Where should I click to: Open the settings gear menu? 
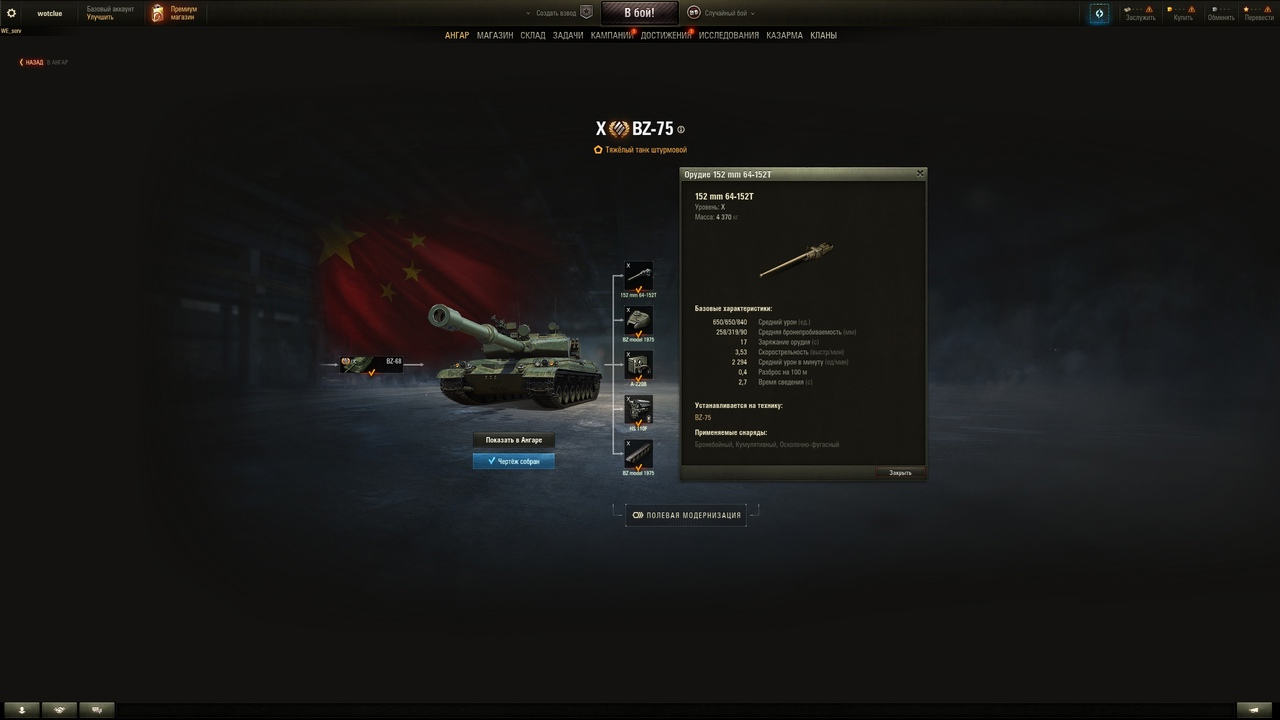12,13
